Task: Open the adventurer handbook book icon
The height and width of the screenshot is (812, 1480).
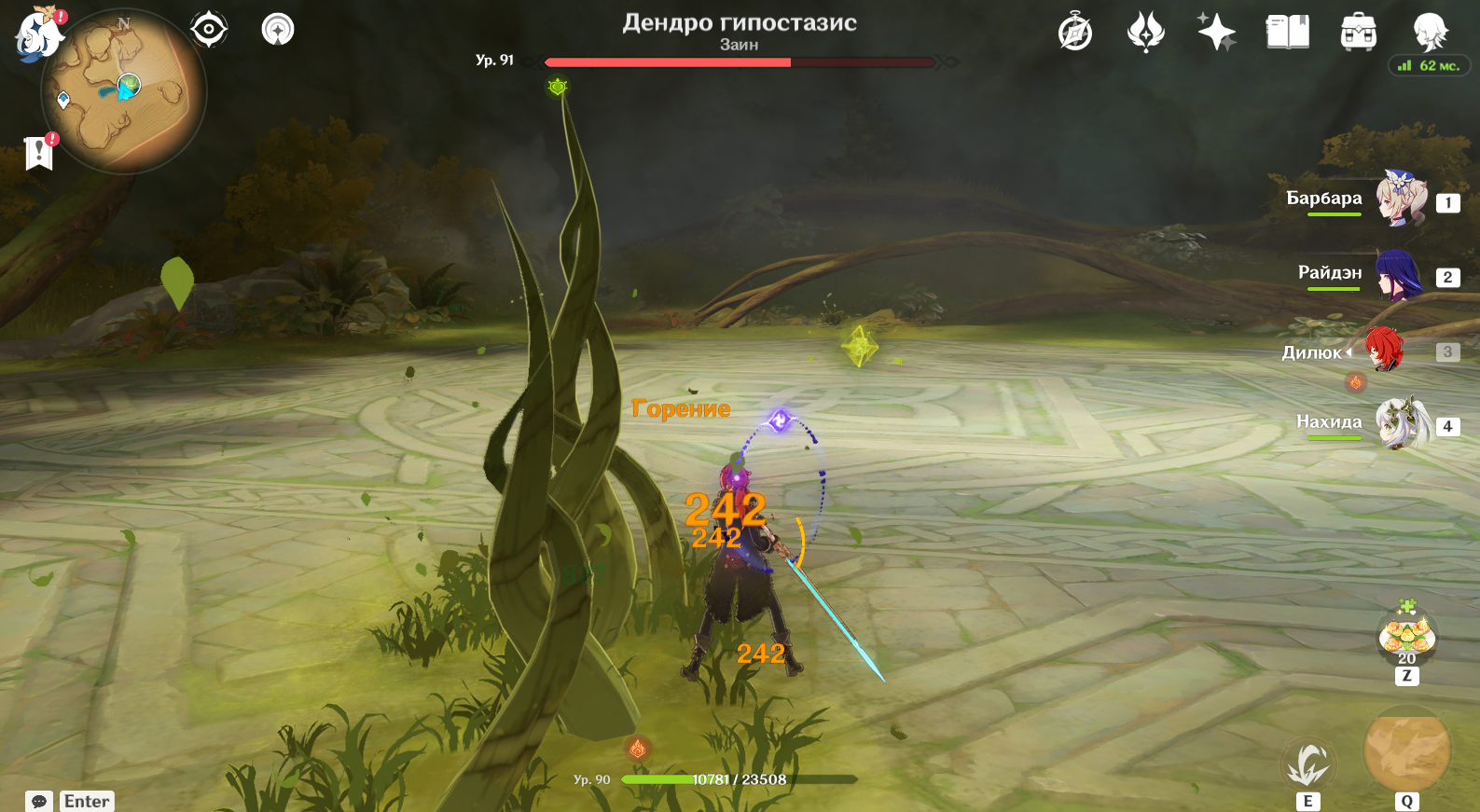Action: [x=1287, y=32]
